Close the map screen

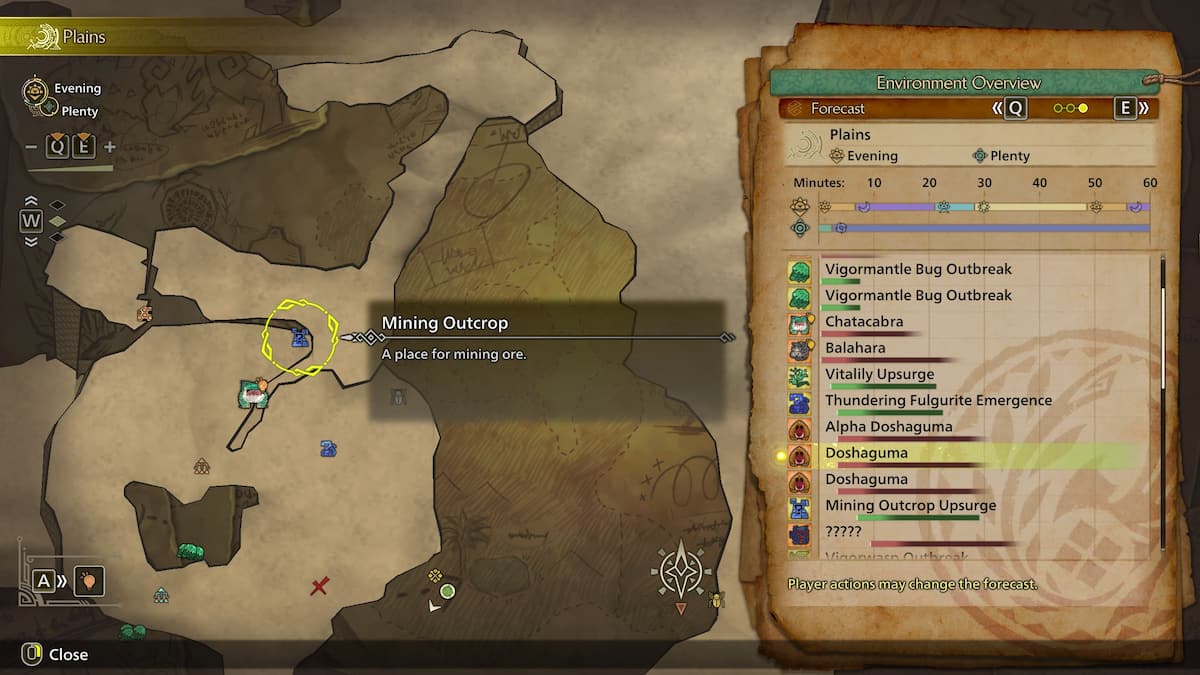[57, 654]
